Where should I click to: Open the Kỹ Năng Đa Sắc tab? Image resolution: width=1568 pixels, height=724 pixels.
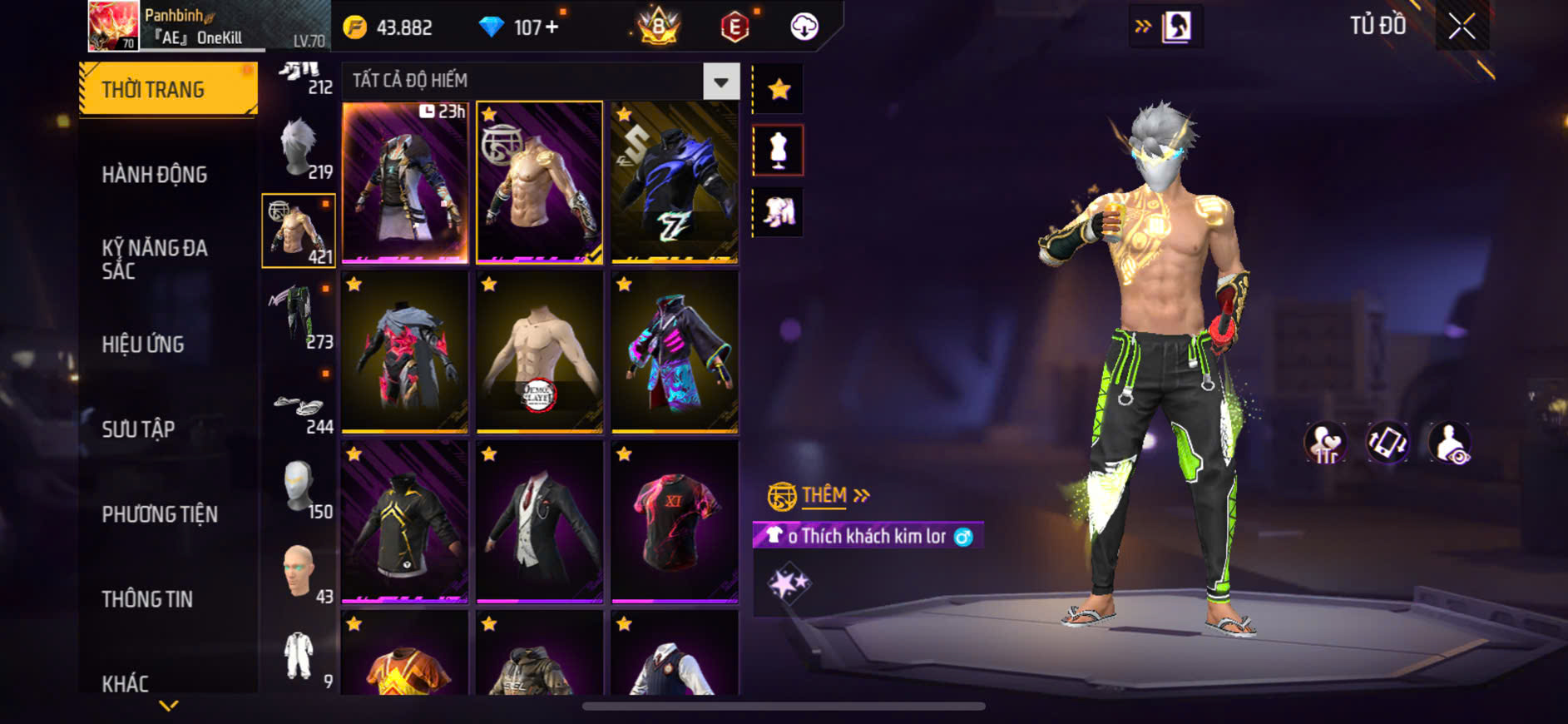pyautogui.click(x=155, y=259)
